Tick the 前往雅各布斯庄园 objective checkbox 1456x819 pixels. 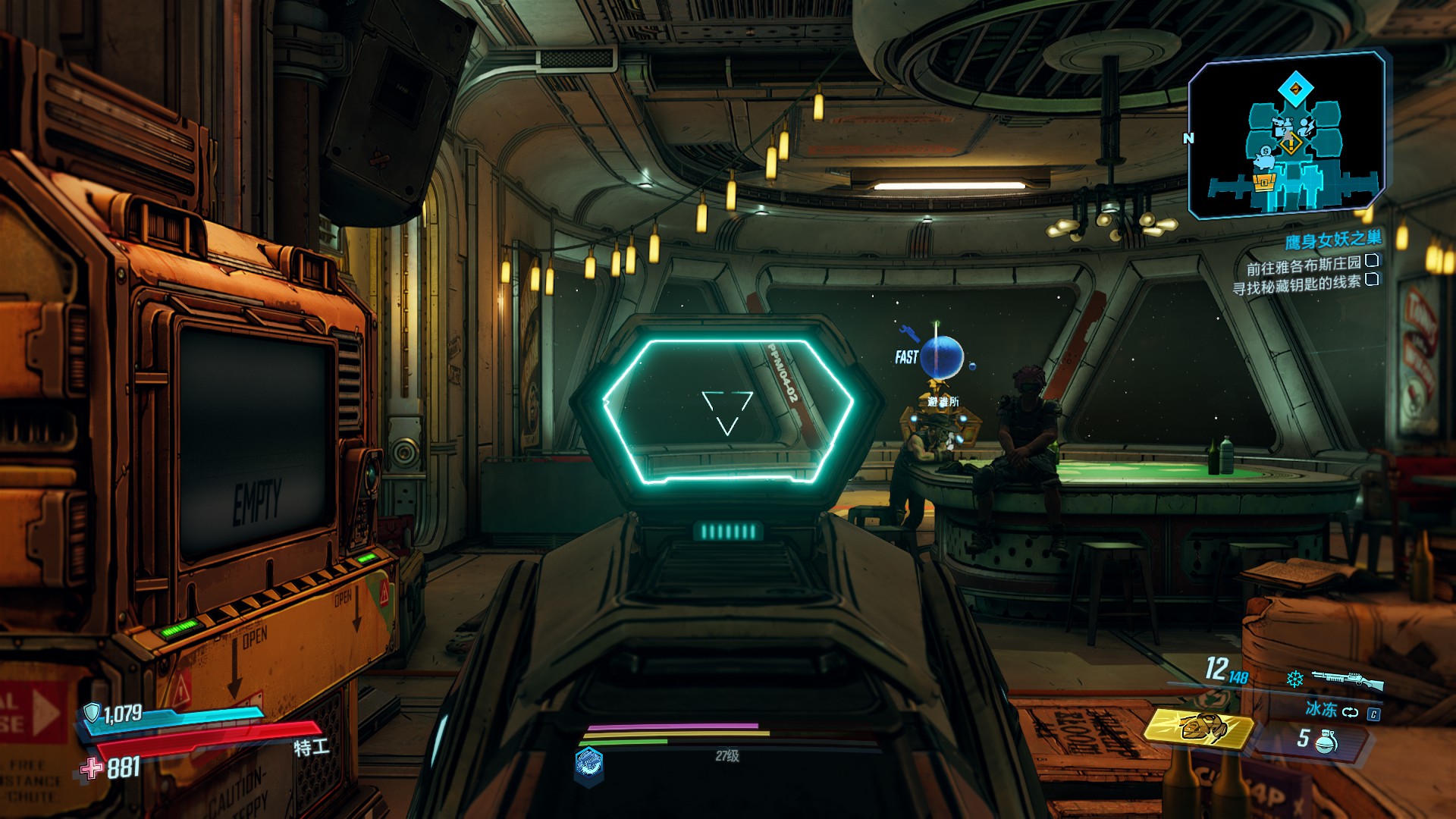point(1372,261)
